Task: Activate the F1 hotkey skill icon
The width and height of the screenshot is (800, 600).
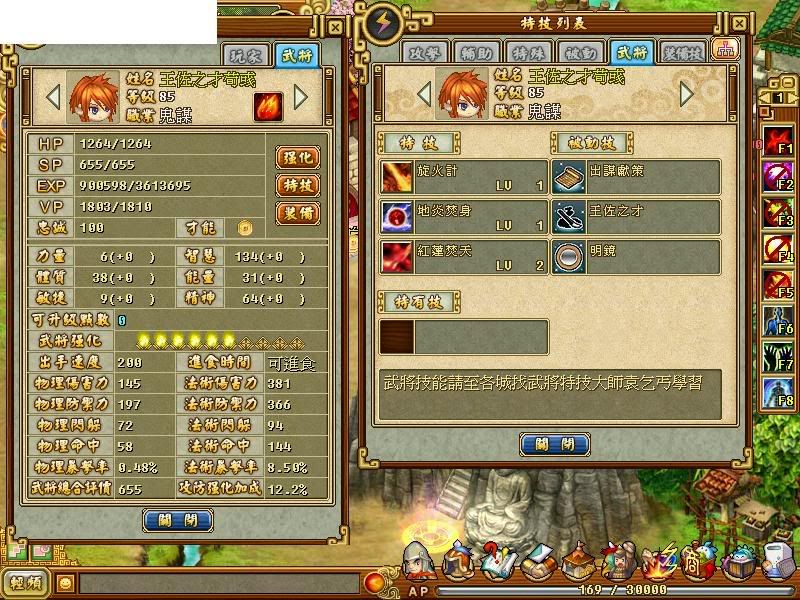Action: click(779, 141)
